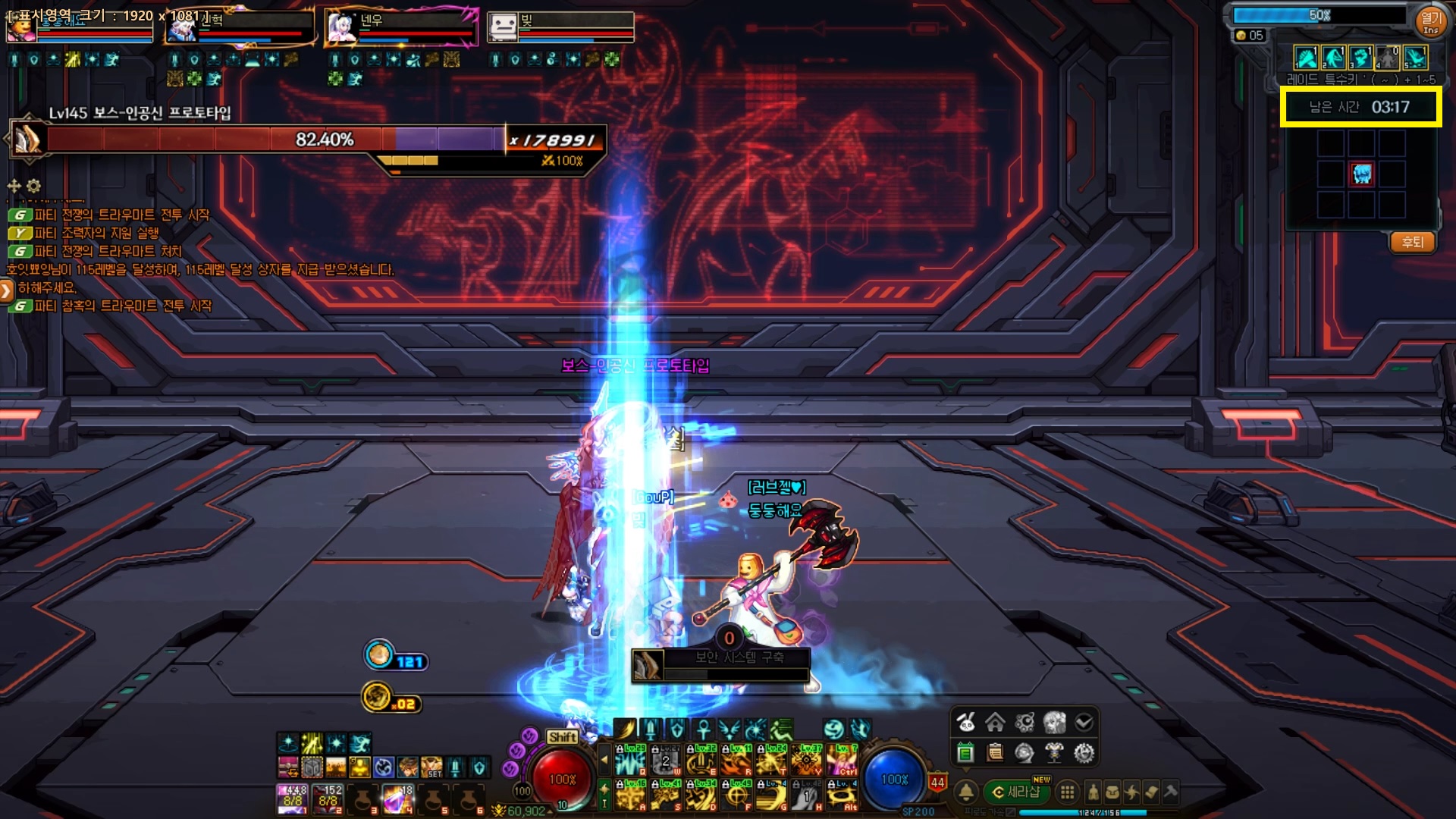Use the raid special skill in slot 1
The height and width of the screenshot is (819, 1456).
(1306, 58)
